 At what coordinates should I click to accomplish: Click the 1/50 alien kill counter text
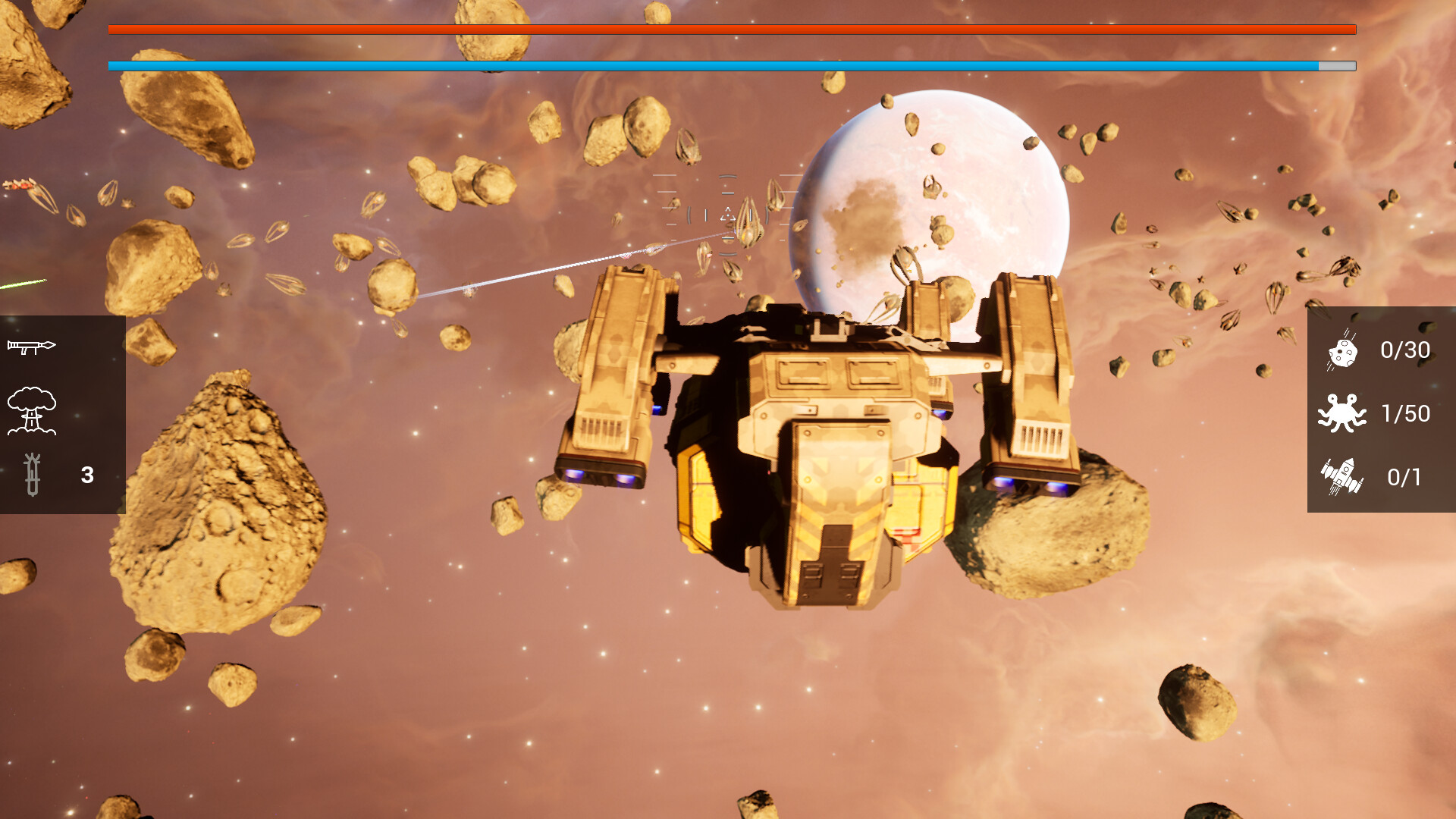coord(1405,414)
